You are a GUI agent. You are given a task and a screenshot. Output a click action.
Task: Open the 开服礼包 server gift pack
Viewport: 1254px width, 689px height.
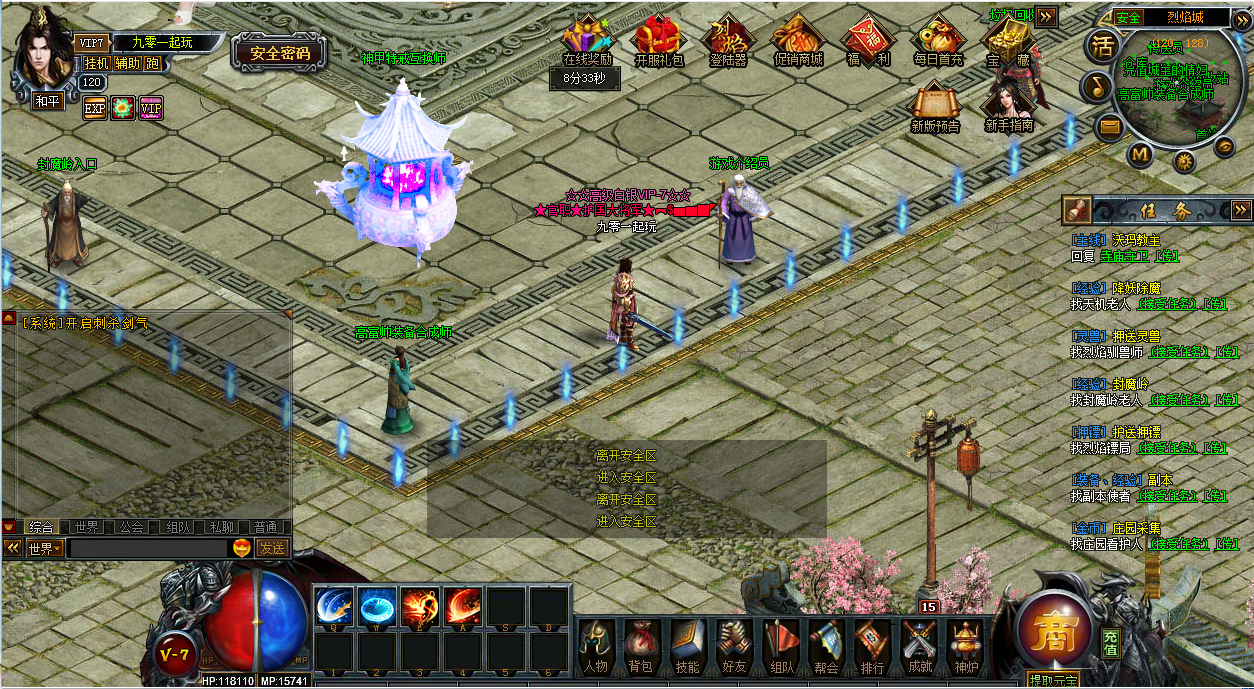[659, 41]
